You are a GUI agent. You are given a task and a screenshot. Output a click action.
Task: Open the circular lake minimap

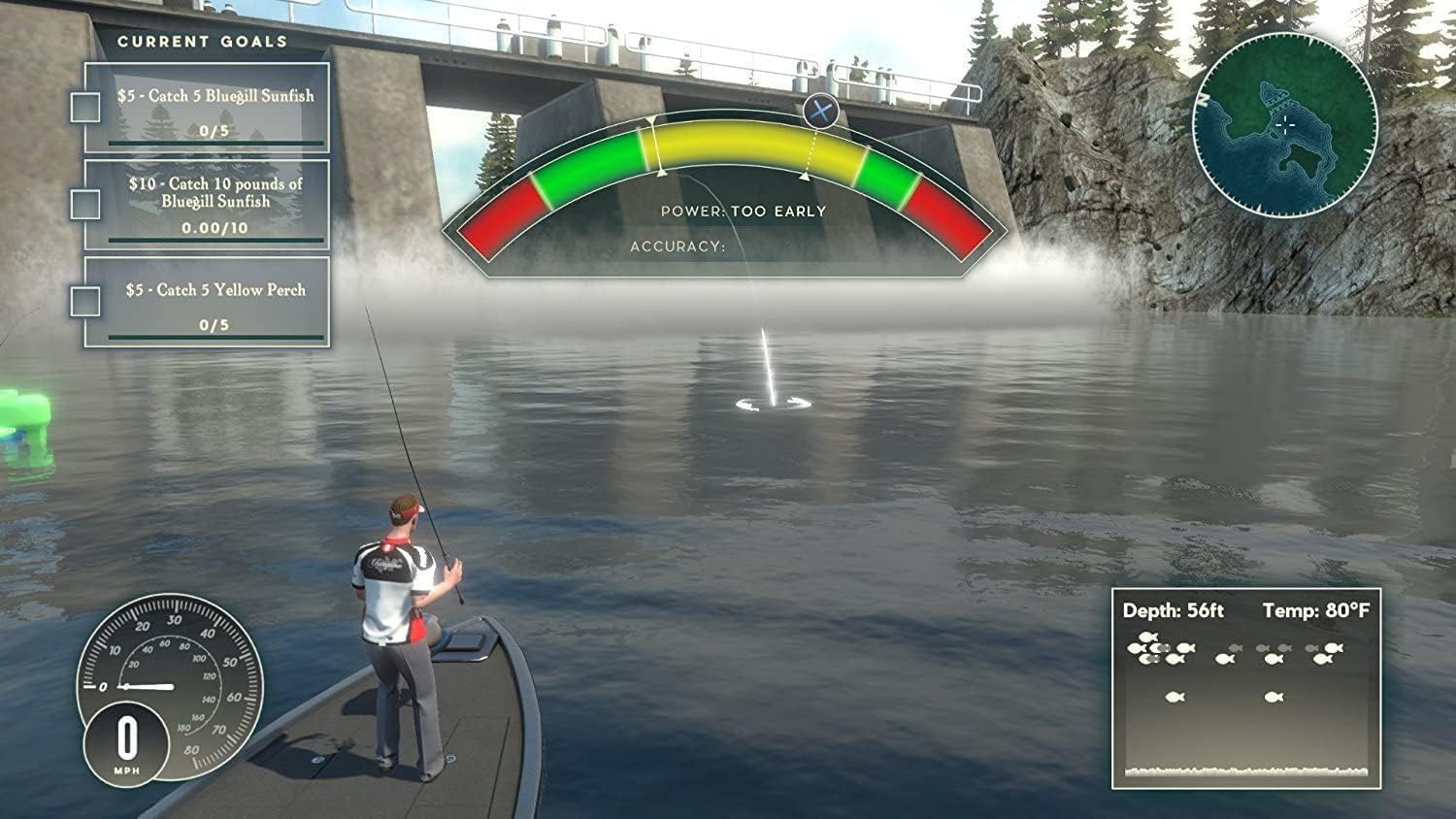1284,123
